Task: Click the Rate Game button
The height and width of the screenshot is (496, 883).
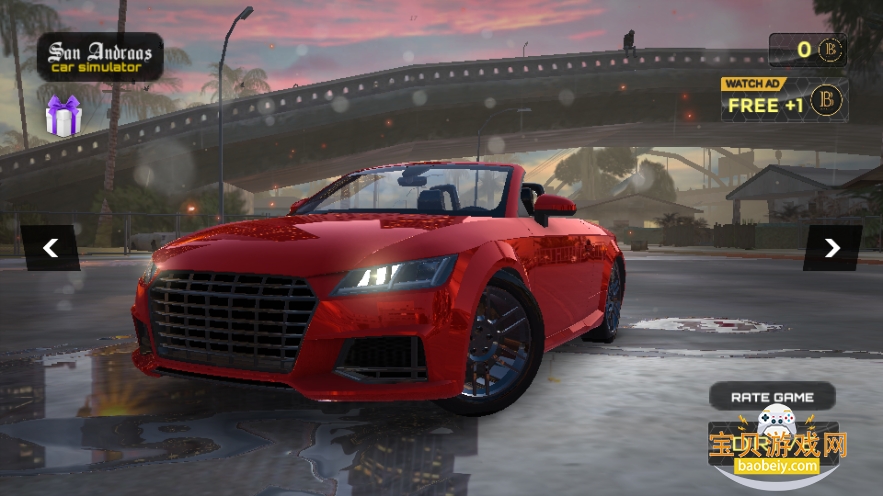Action: point(772,397)
